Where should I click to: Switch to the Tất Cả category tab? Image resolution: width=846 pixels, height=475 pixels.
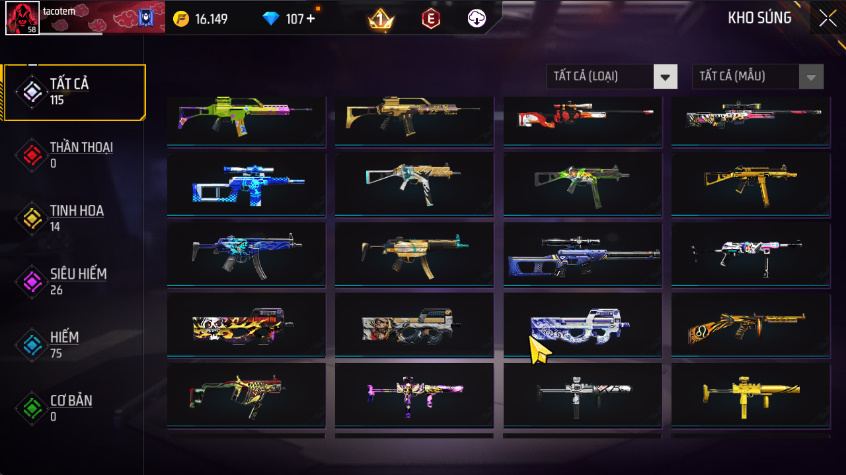pos(74,92)
